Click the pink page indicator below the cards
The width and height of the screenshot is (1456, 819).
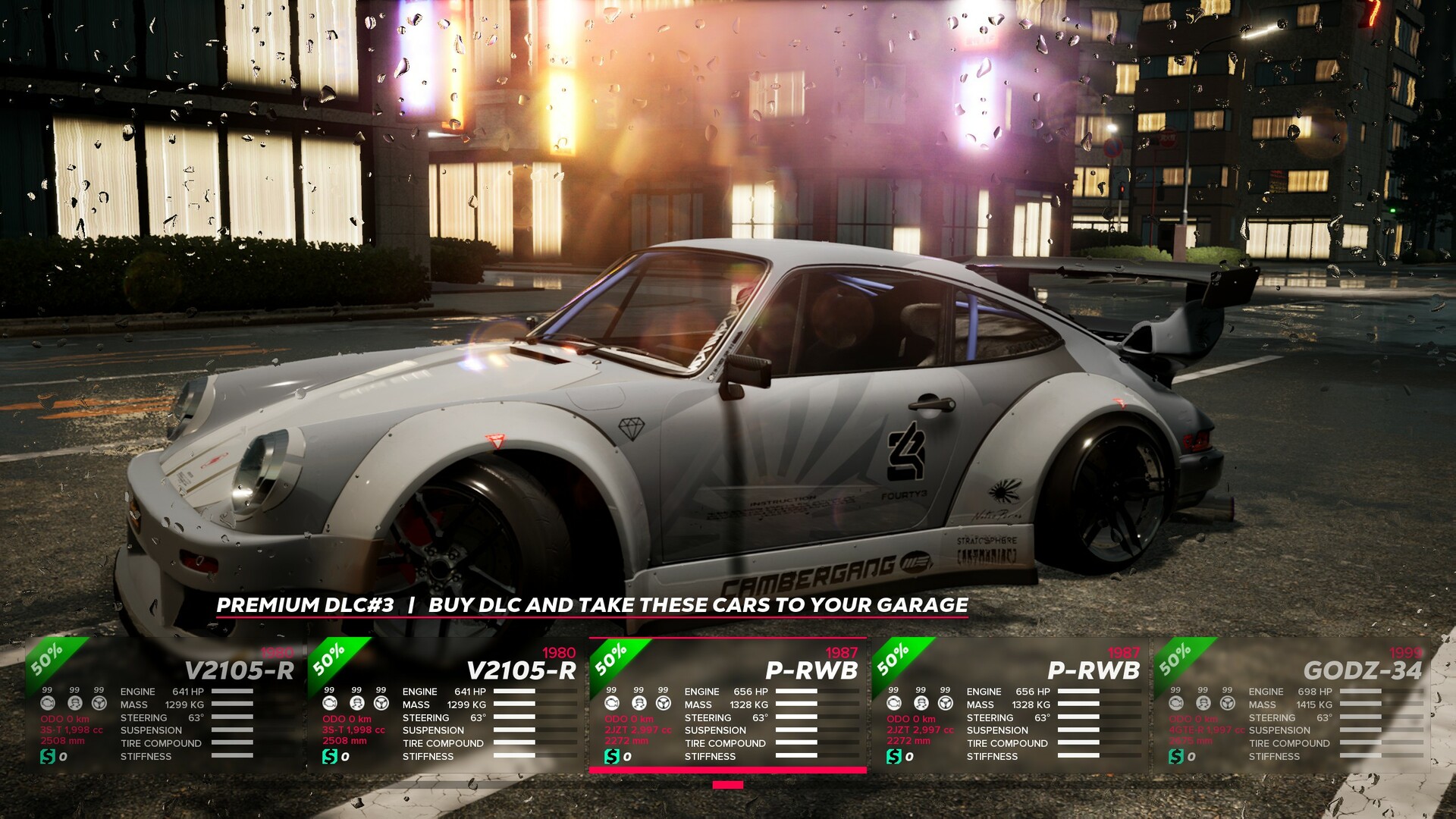coord(728,784)
